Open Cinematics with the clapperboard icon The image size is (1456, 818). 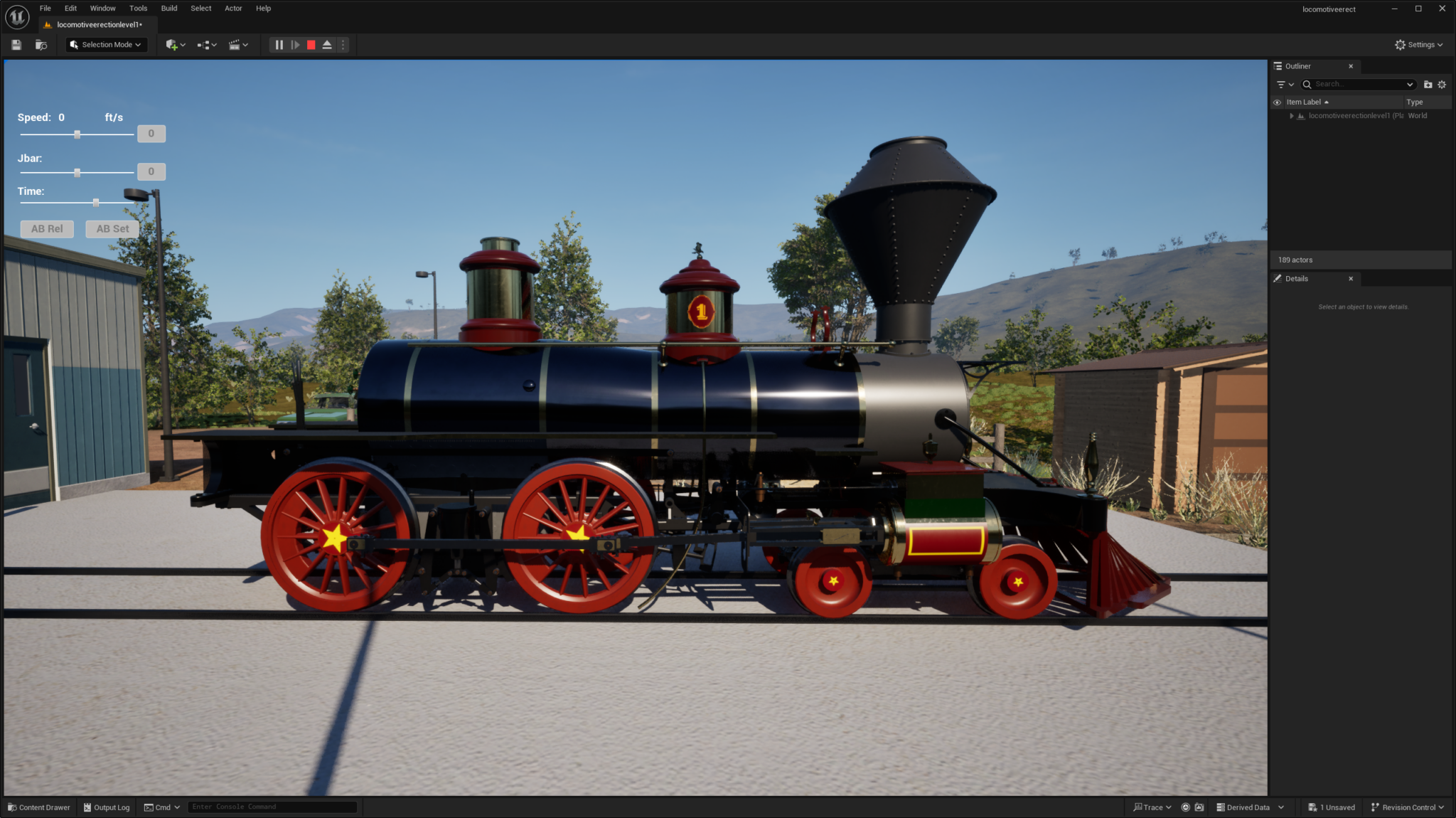tap(235, 44)
